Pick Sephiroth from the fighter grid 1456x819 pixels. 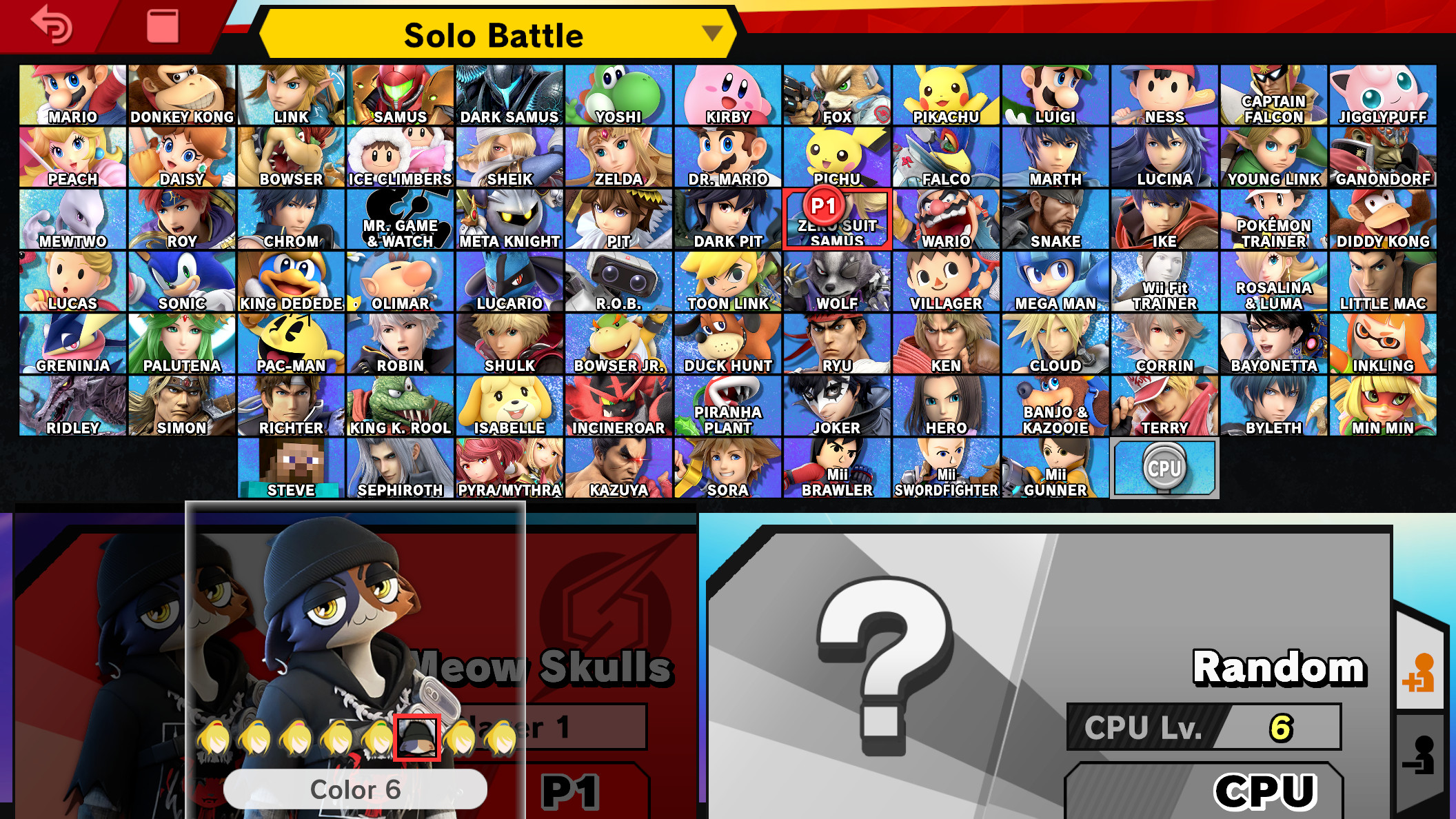pyautogui.click(x=400, y=467)
